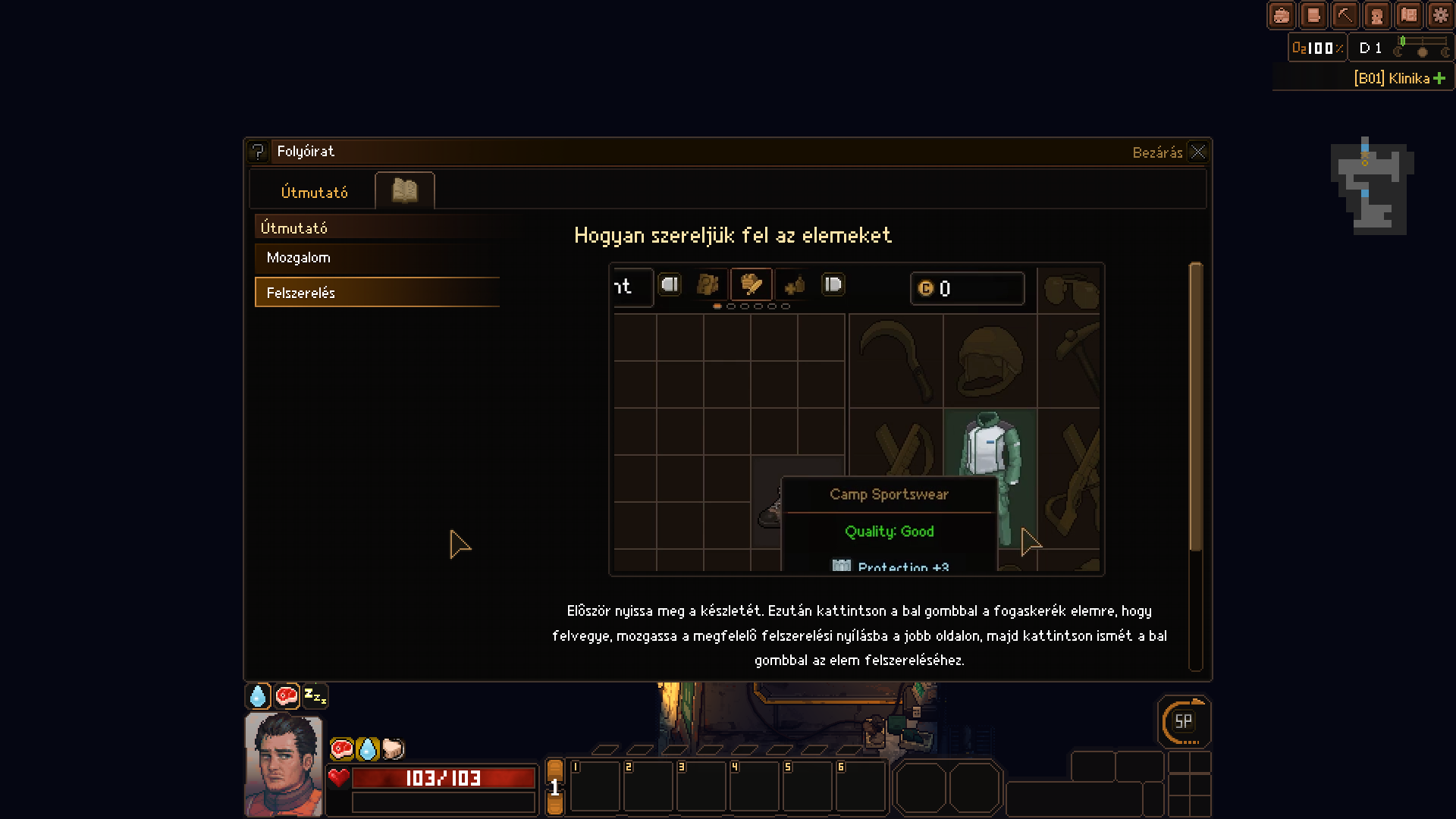Viewport: 1456px width, 819px height.
Task: Open the character profile head icon
Action: click(1376, 15)
